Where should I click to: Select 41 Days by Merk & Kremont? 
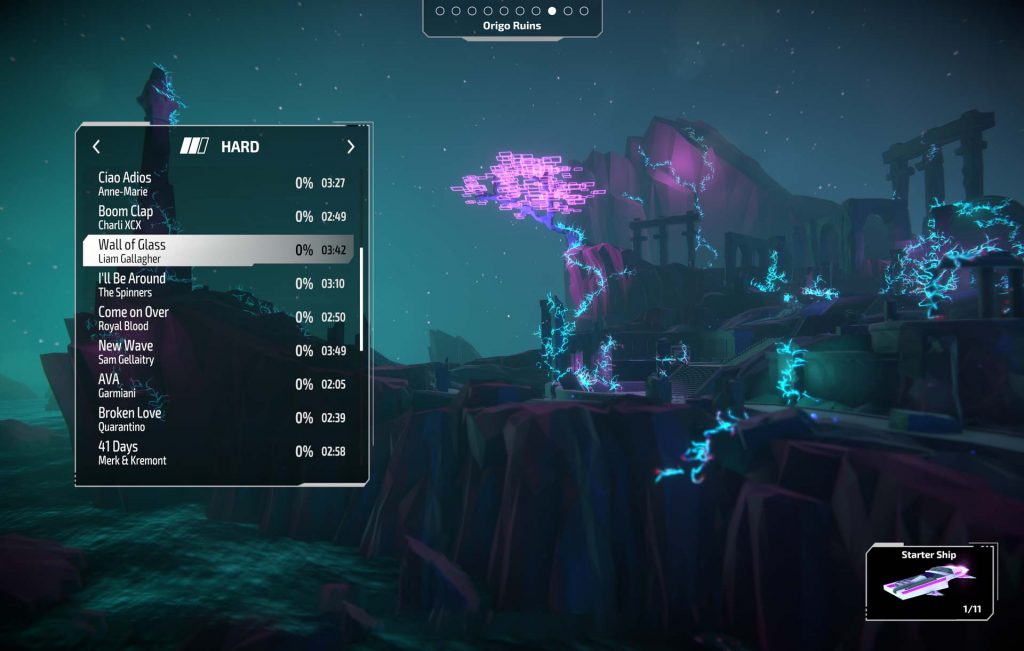pos(218,452)
